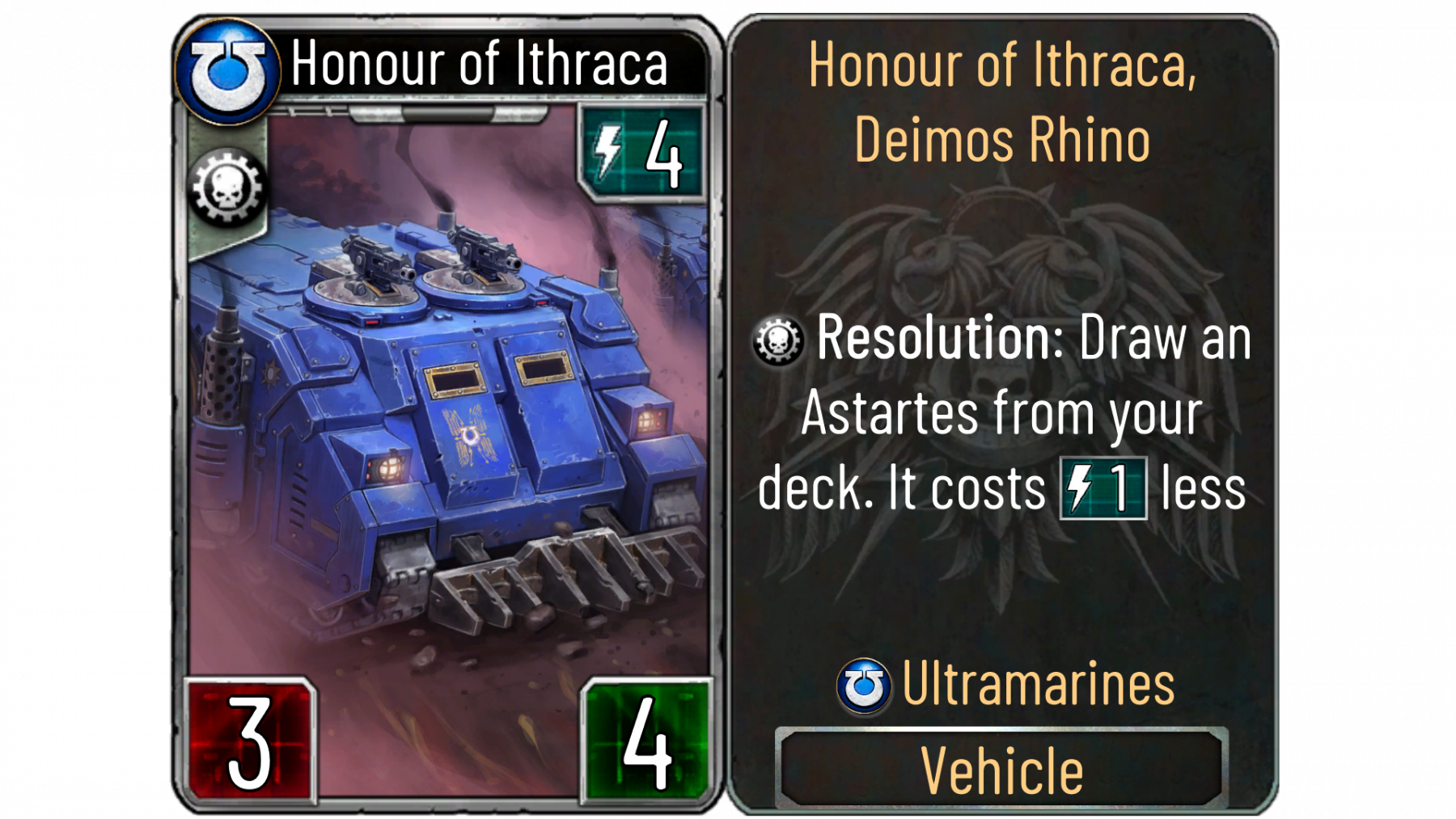This screenshot has width=1456, height=819.
Task: Click the Resolution skull-gear icon in description
Action: coord(778,340)
